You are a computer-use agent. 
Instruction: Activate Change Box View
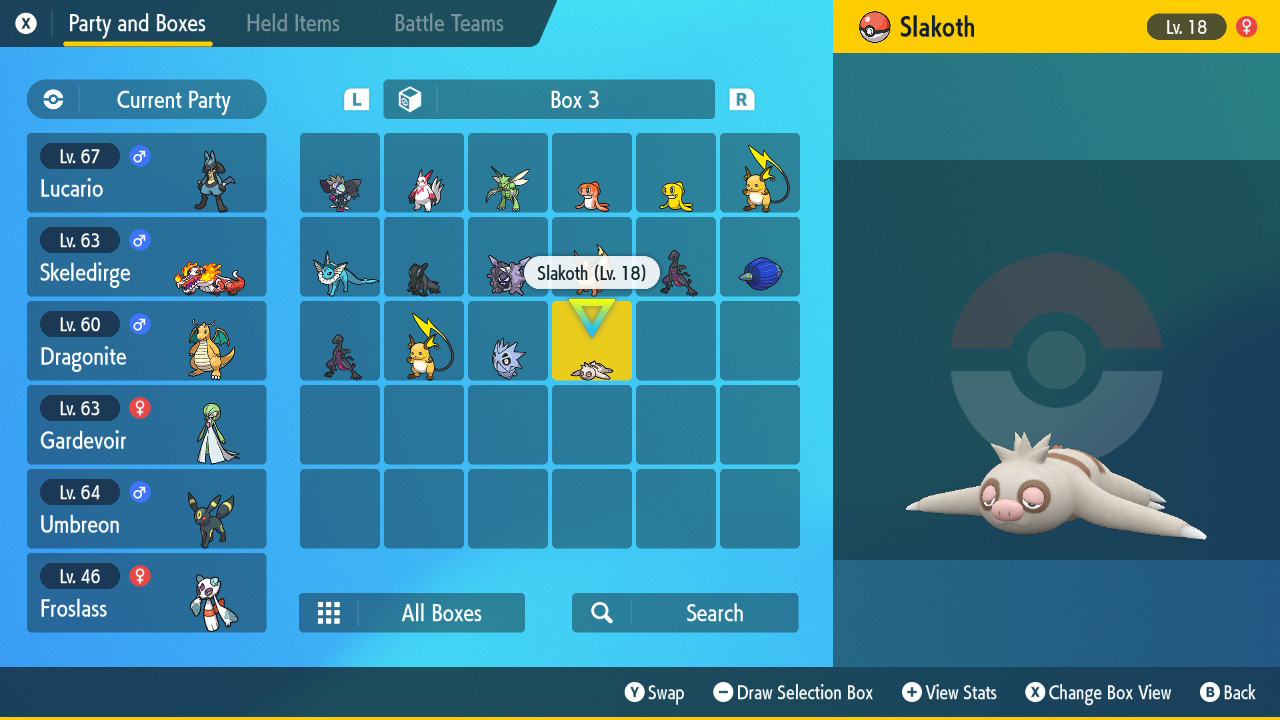[x=1097, y=692]
